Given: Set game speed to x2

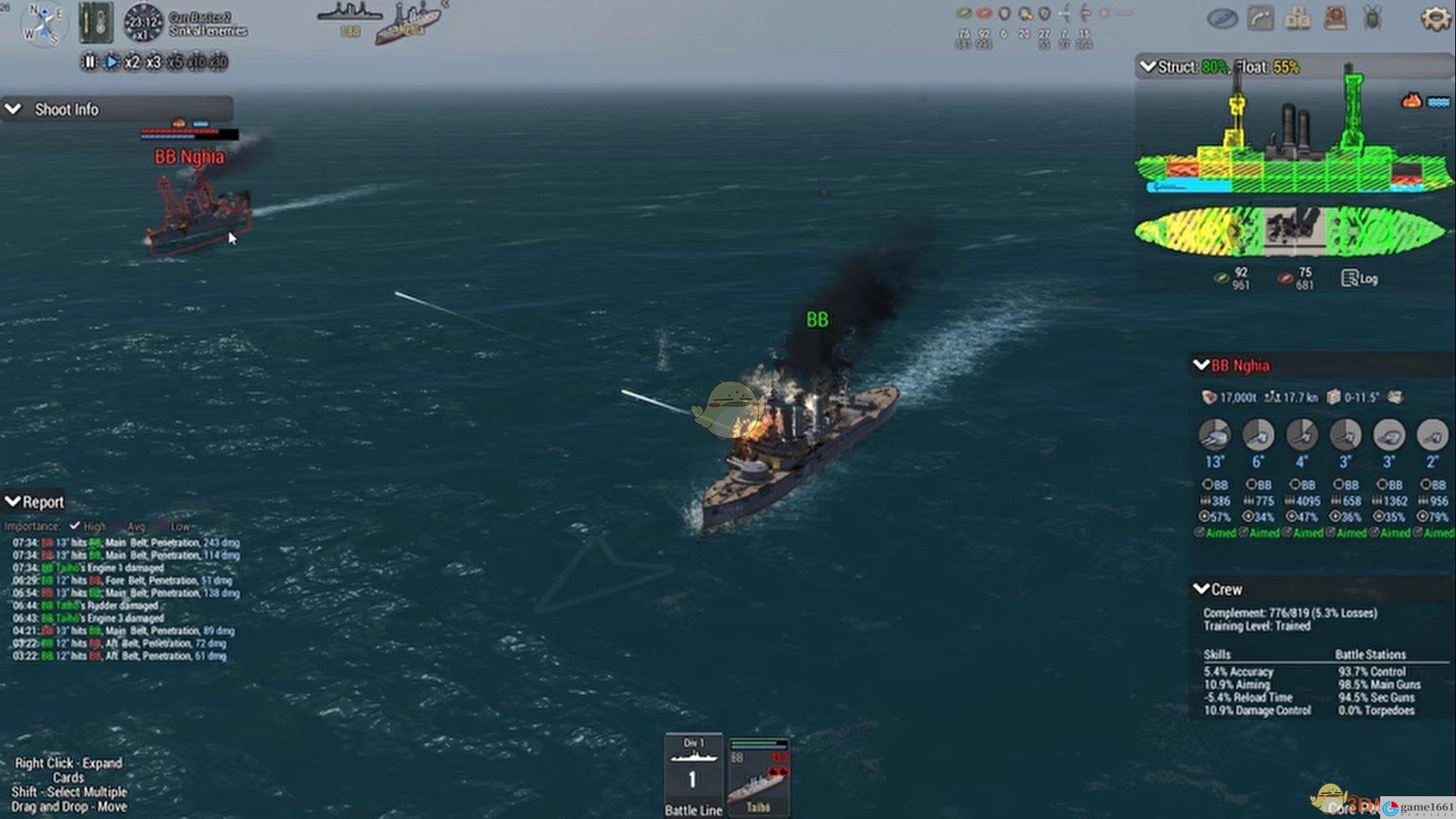Looking at the screenshot, I should pyautogui.click(x=132, y=62).
